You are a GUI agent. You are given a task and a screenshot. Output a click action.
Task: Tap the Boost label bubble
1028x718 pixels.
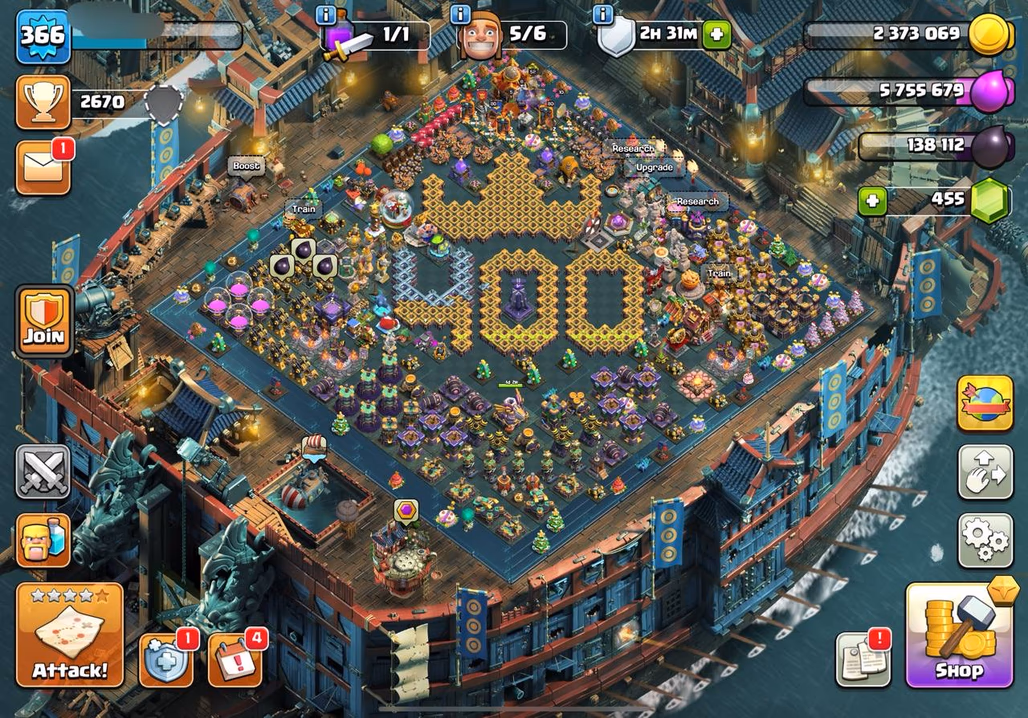(246, 166)
